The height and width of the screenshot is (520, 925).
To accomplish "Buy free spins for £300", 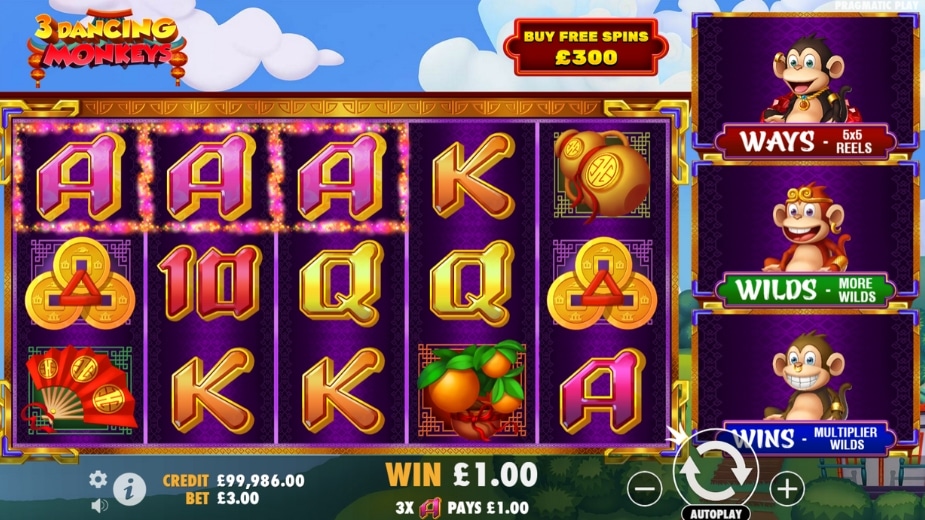I will pyautogui.click(x=586, y=47).
